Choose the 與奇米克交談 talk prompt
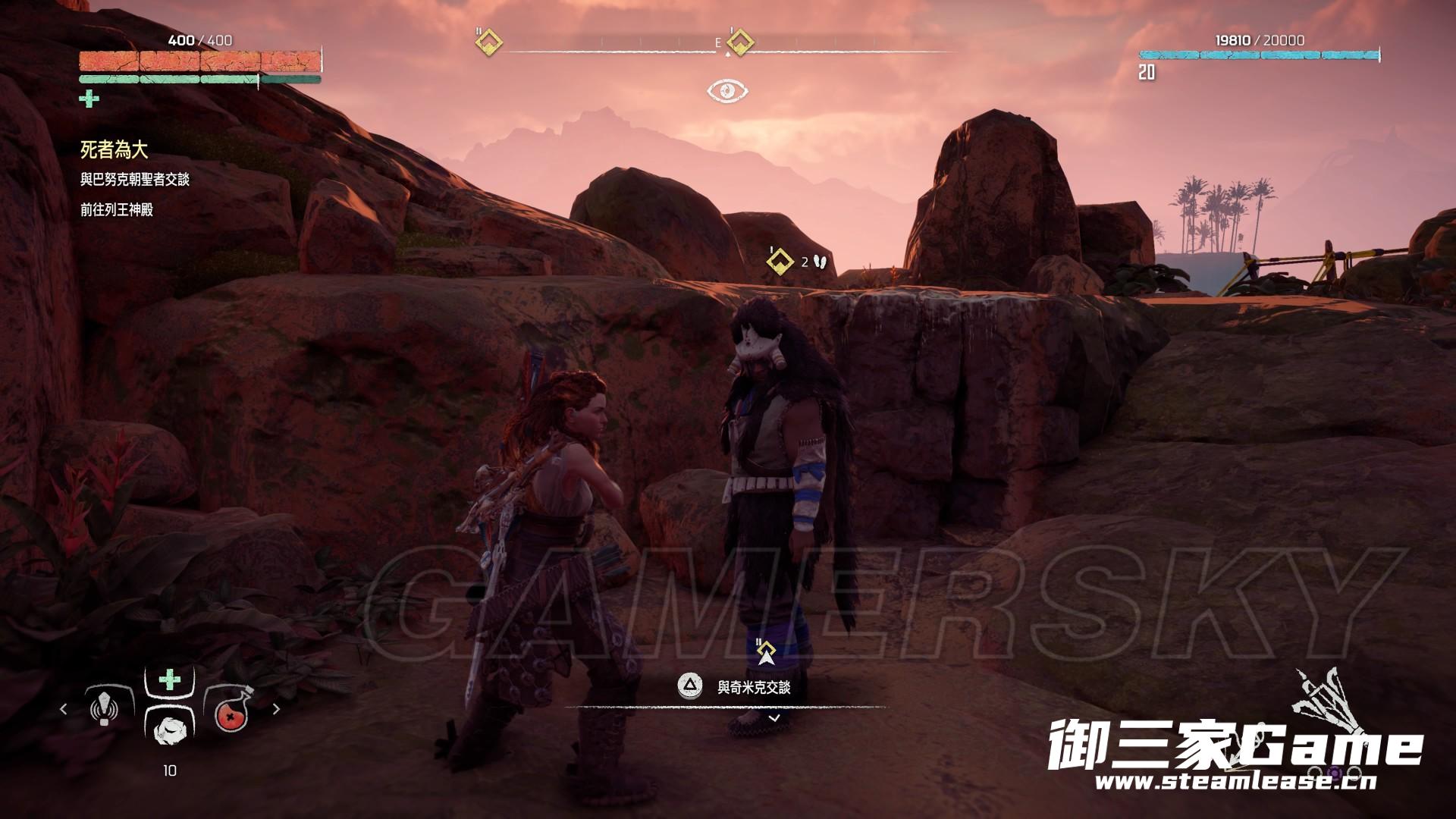This screenshot has height=819, width=1456. (753, 688)
